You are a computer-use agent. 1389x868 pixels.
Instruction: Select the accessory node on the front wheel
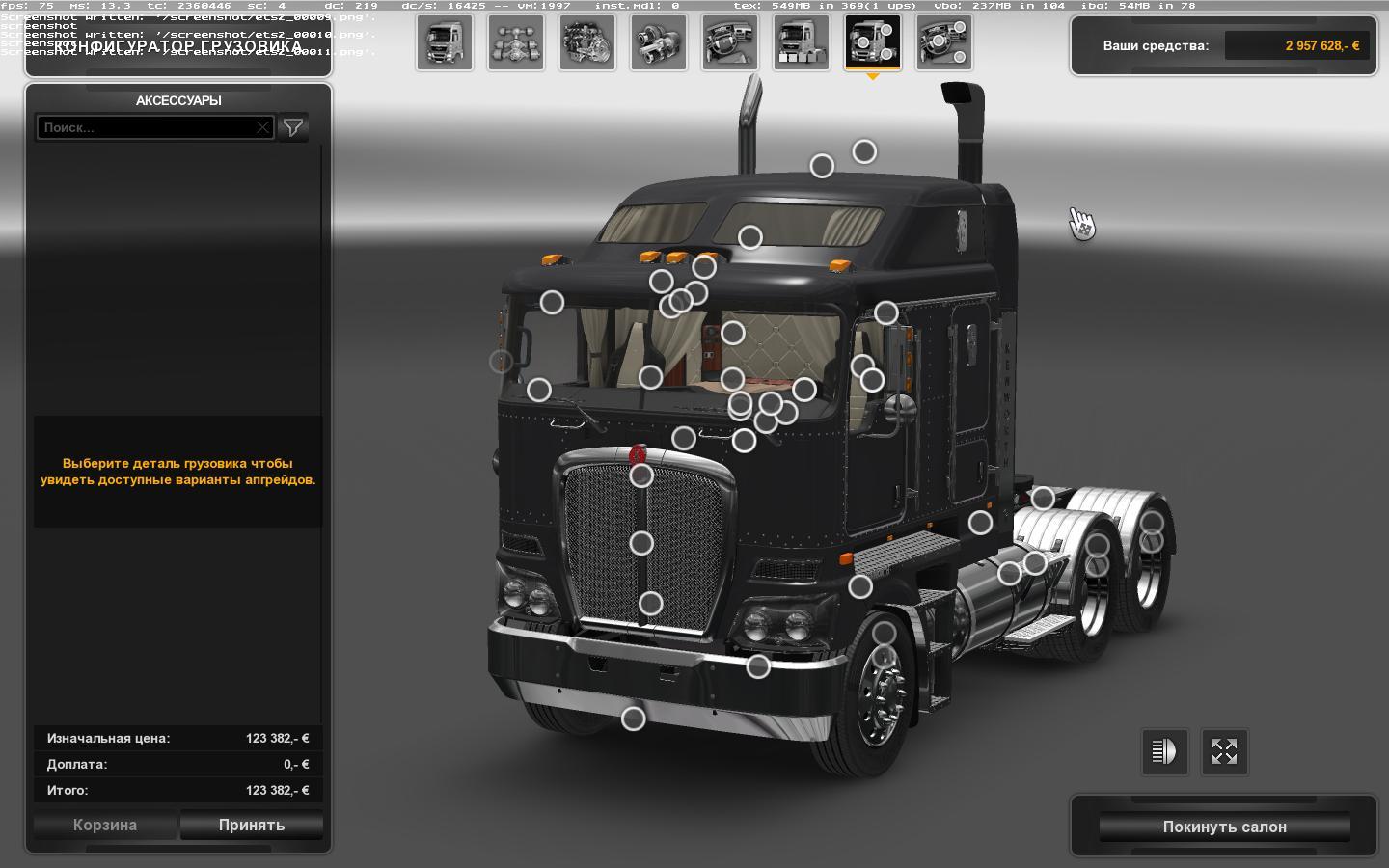[x=884, y=634]
